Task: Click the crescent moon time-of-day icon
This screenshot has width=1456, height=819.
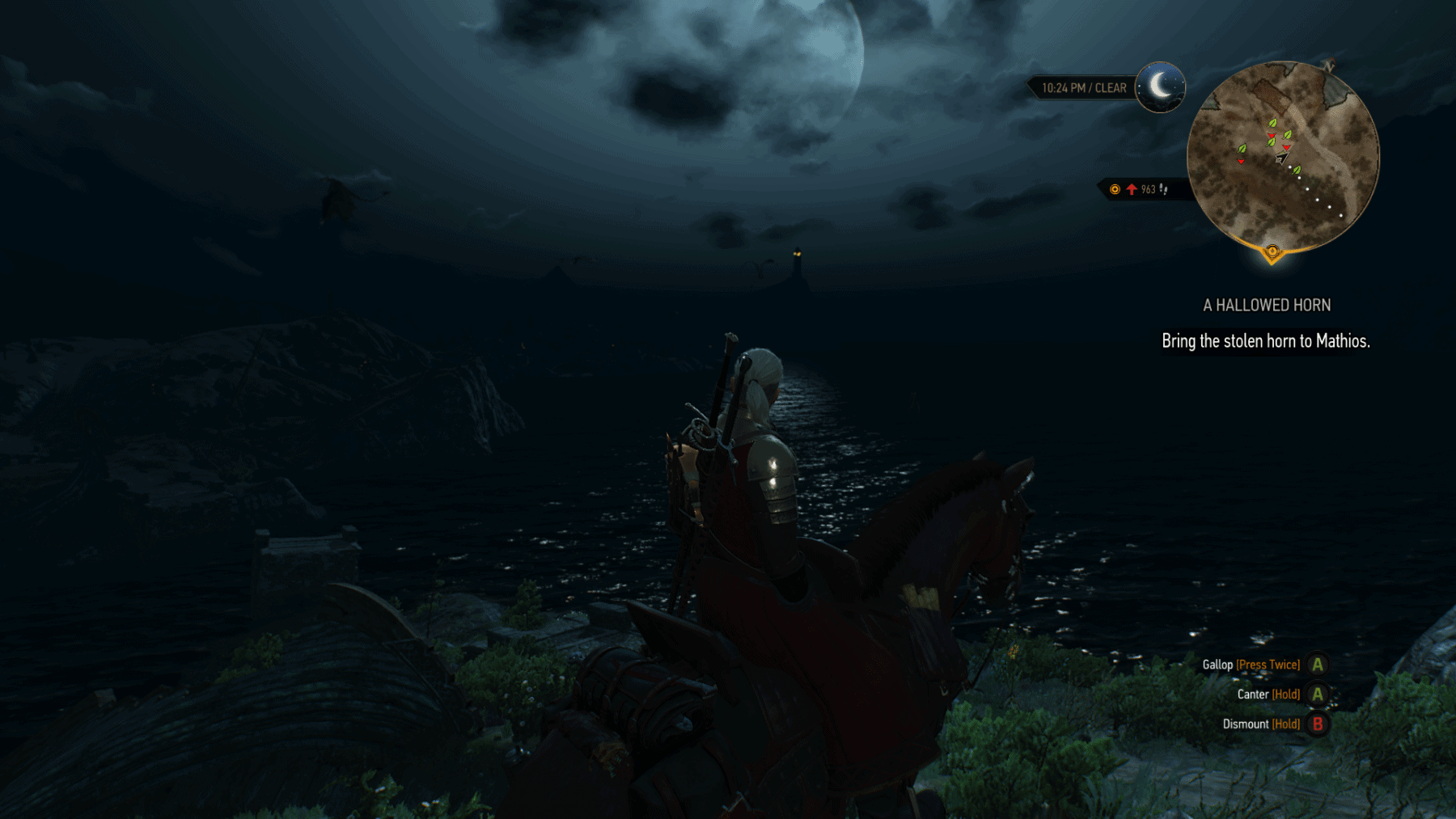Action: (x=1160, y=87)
